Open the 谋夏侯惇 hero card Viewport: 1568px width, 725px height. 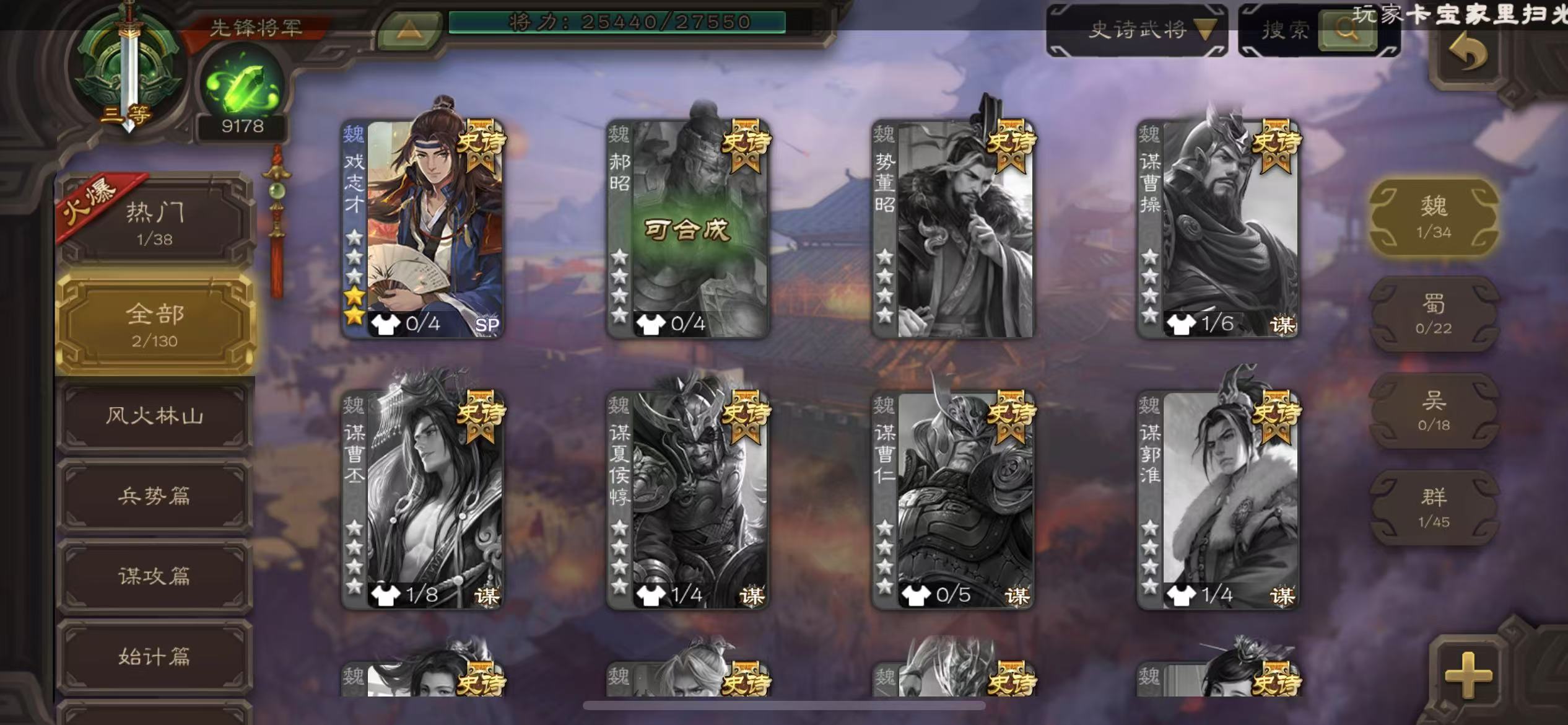tap(687, 499)
